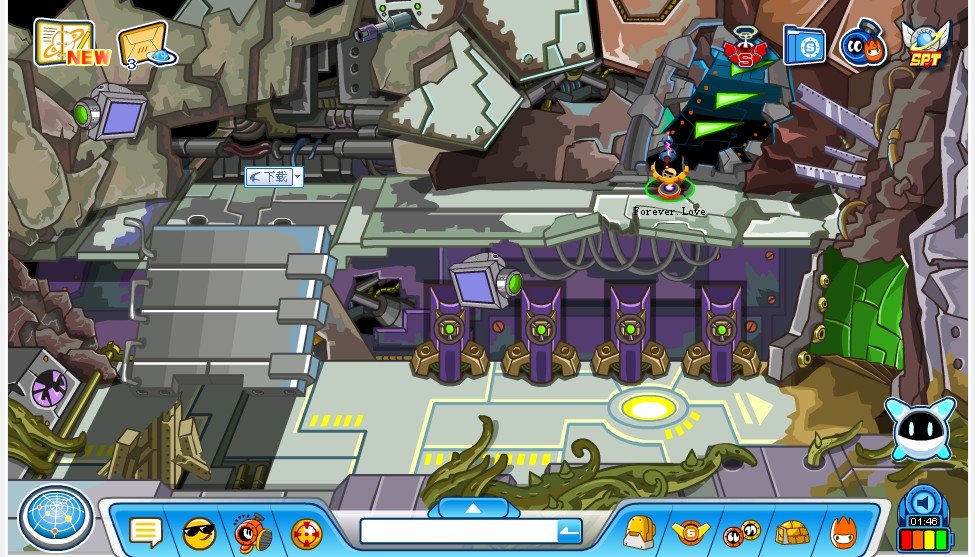Open the blue folder icon

click(x=803, y=46)
